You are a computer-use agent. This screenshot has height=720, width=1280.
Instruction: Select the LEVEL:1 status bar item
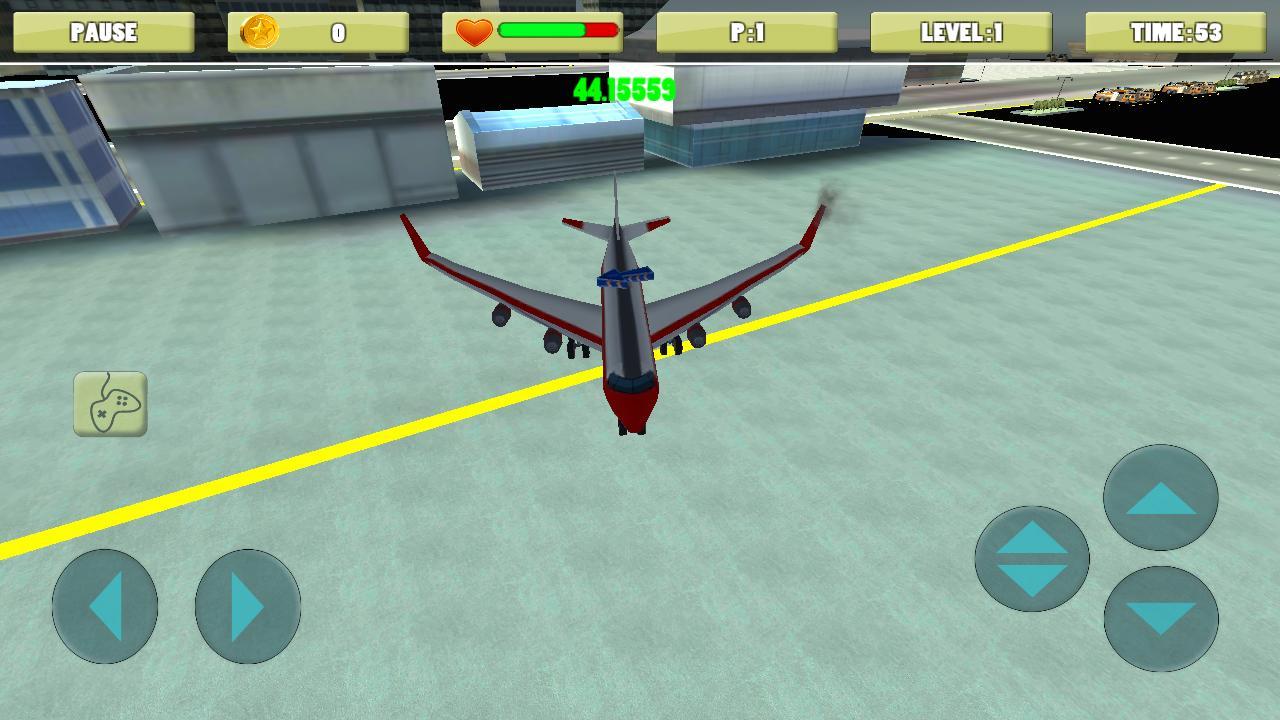[961, 32]
